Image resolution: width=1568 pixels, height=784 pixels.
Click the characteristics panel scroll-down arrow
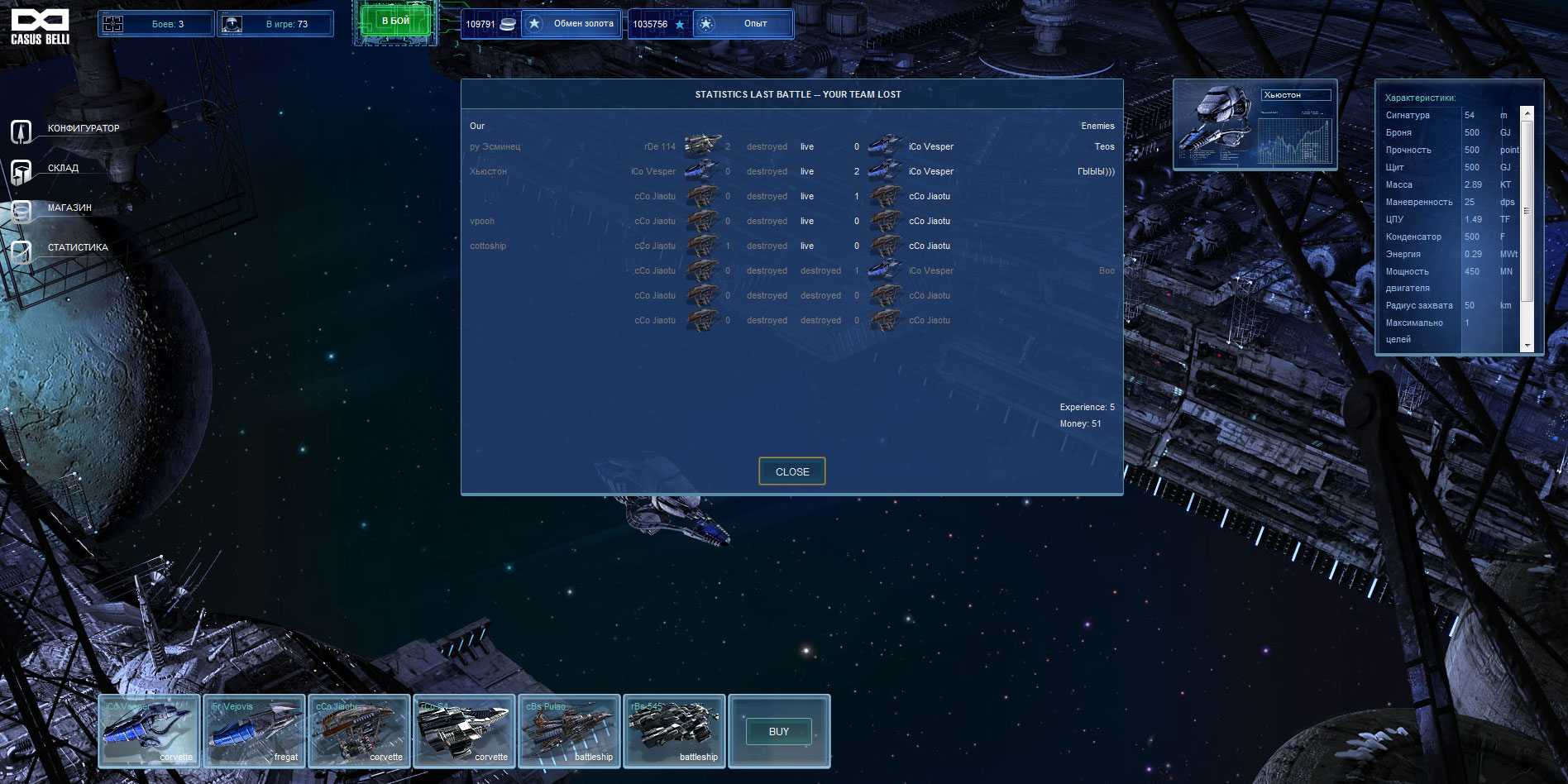1527,346
